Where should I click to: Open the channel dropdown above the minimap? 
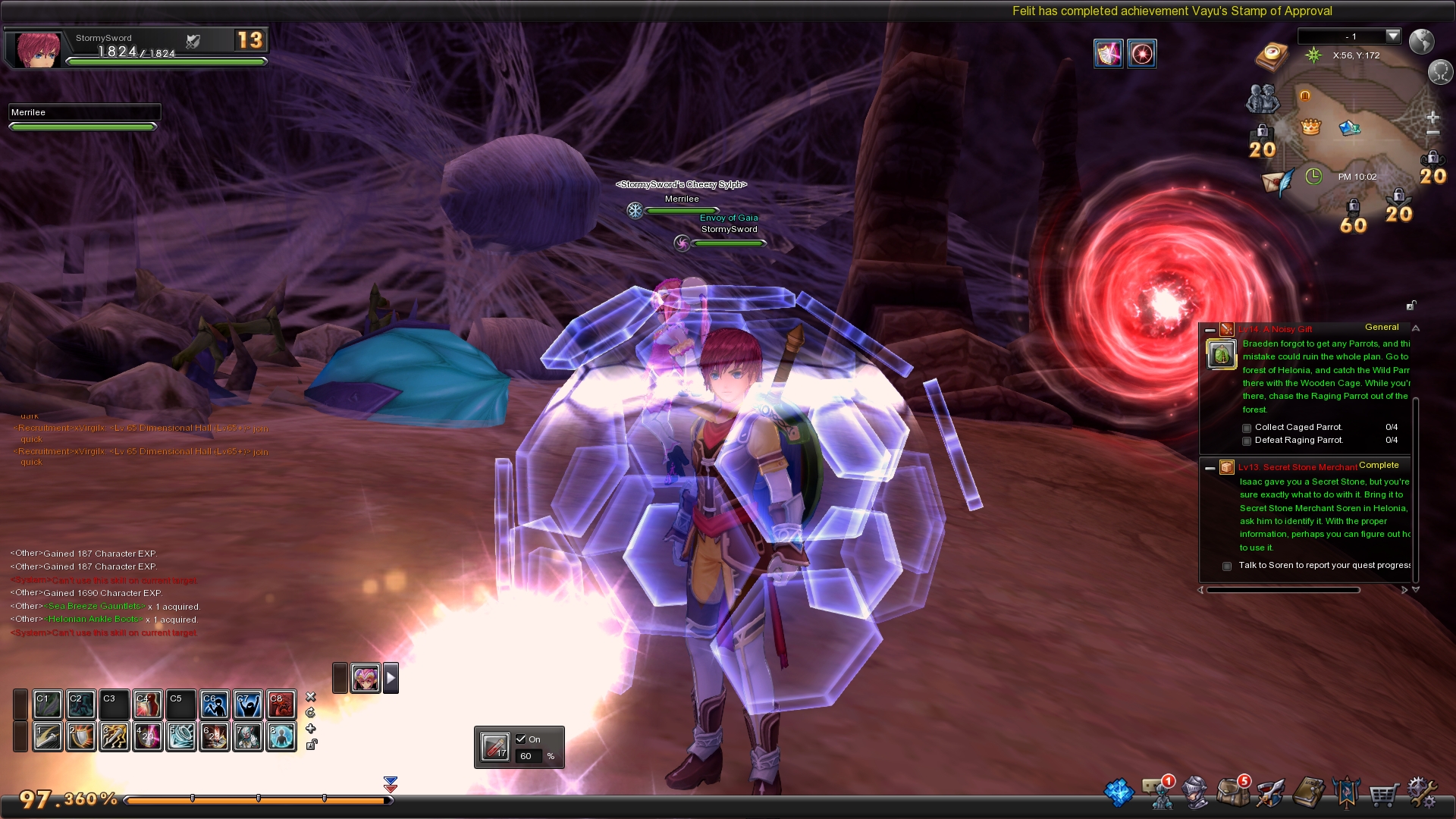point(1392,36)
